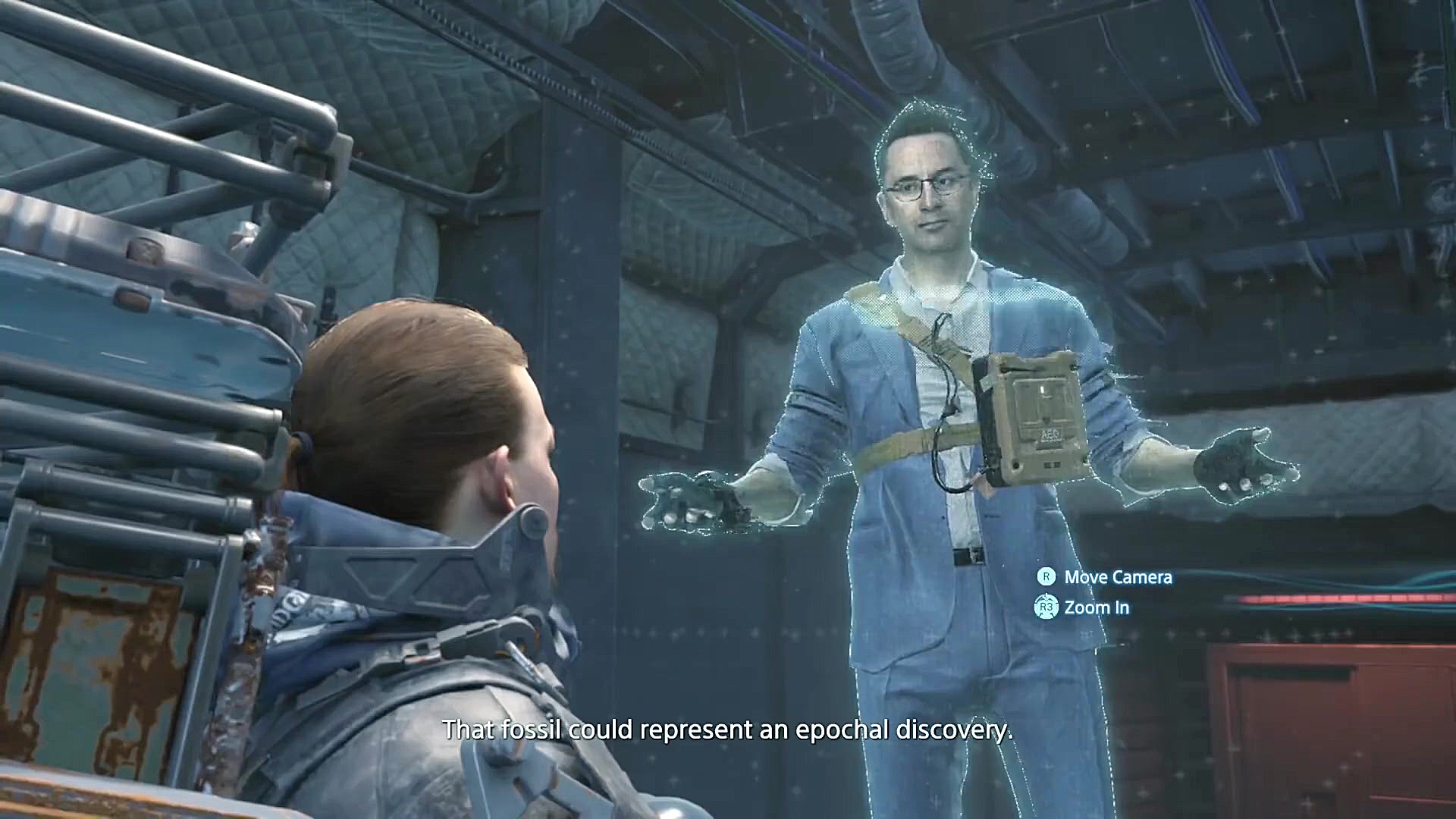Click Heartman's glasses on the hologram

(x=927, y=187)
